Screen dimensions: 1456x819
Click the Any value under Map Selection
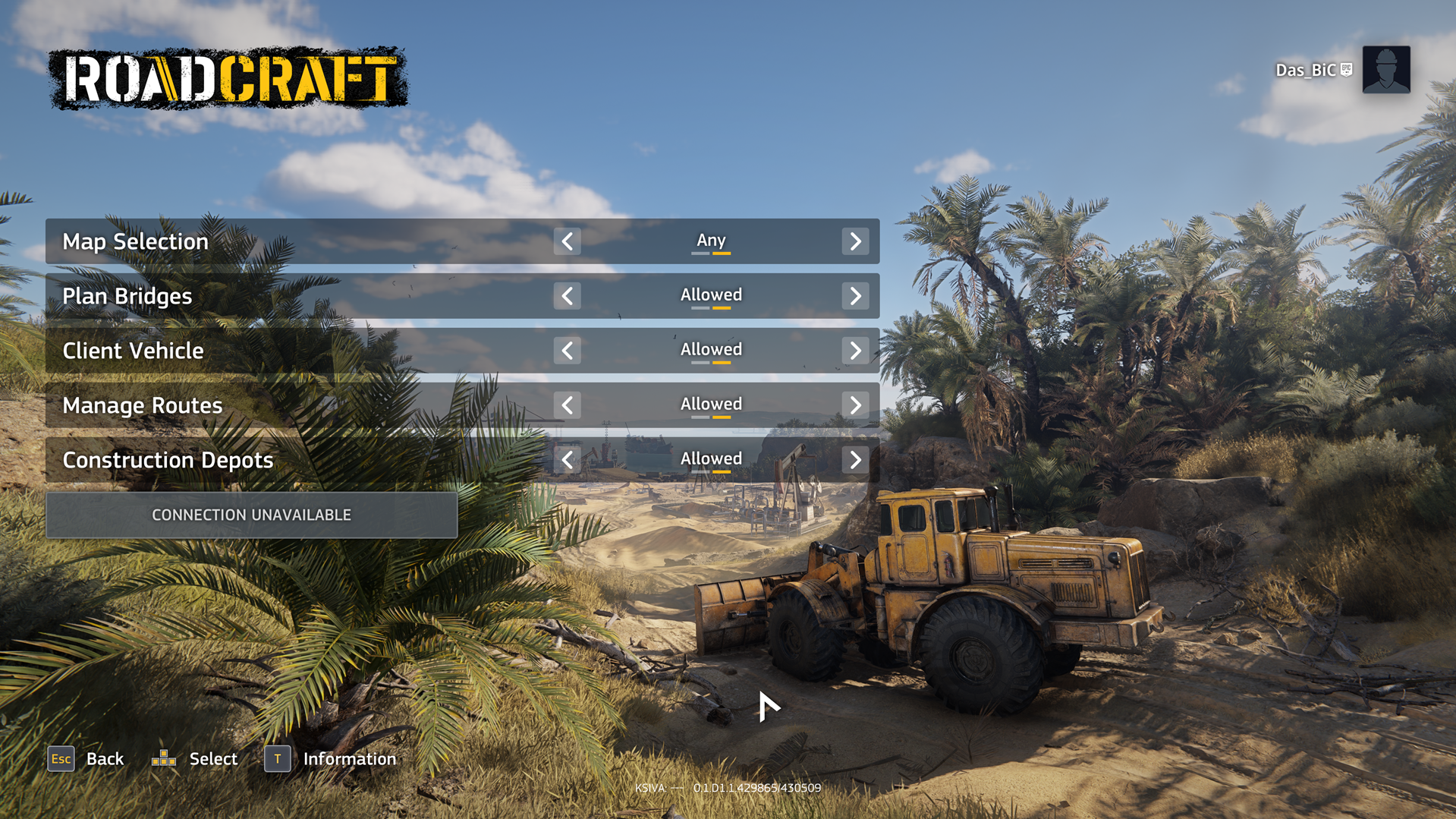[711, 240]
